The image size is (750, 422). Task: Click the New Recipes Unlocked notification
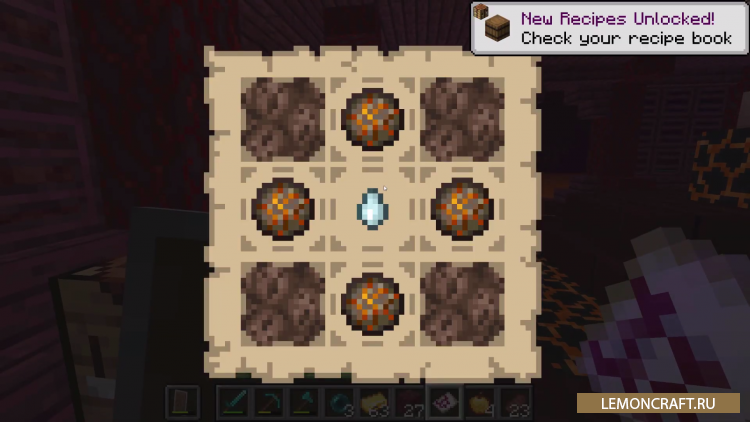point(609,27)
